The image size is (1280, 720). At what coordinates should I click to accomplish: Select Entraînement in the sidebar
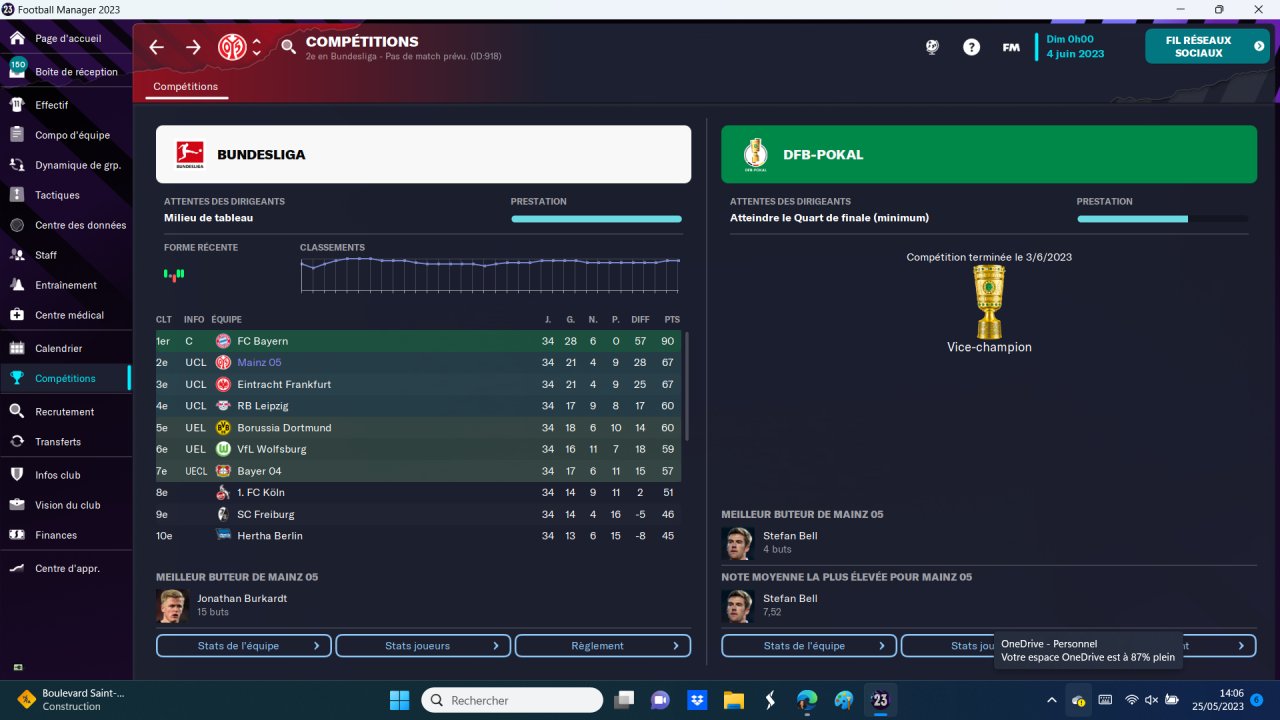66,285
